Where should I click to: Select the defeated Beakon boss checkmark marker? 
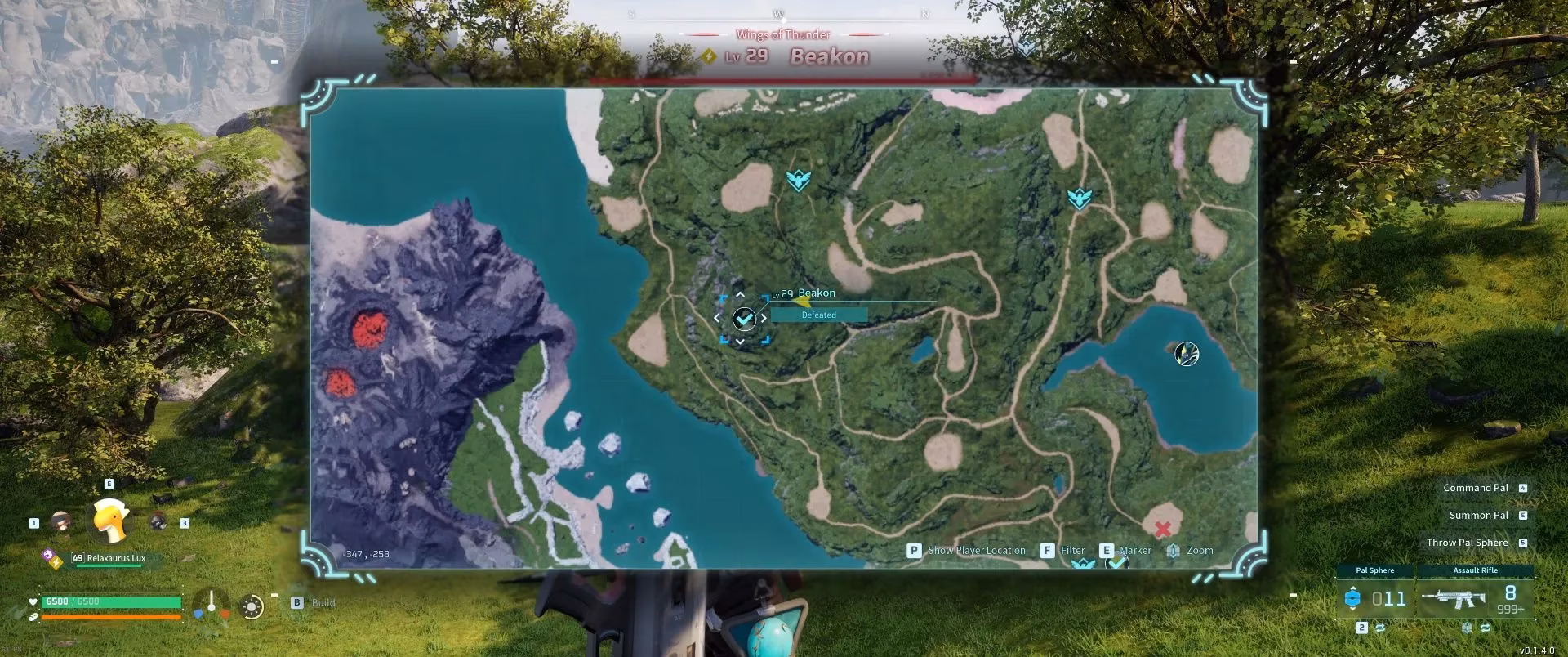tap(743, 319)
